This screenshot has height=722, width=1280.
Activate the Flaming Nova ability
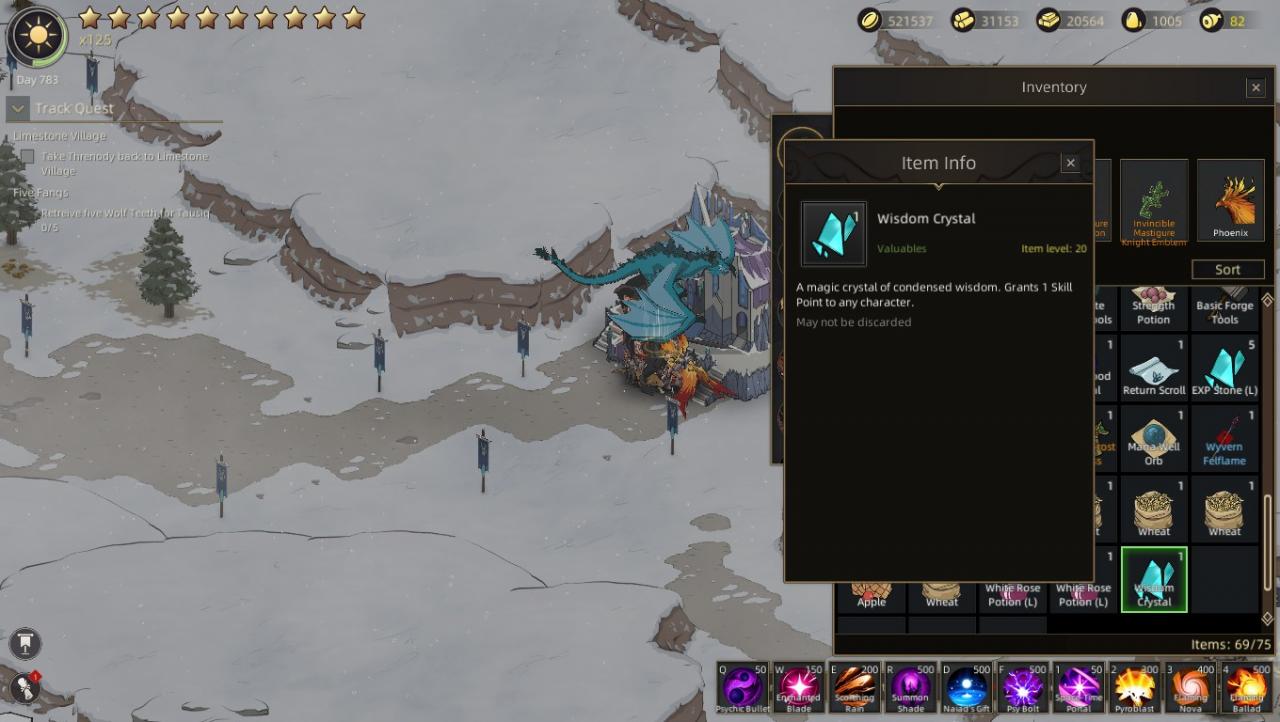(1191, 687)
